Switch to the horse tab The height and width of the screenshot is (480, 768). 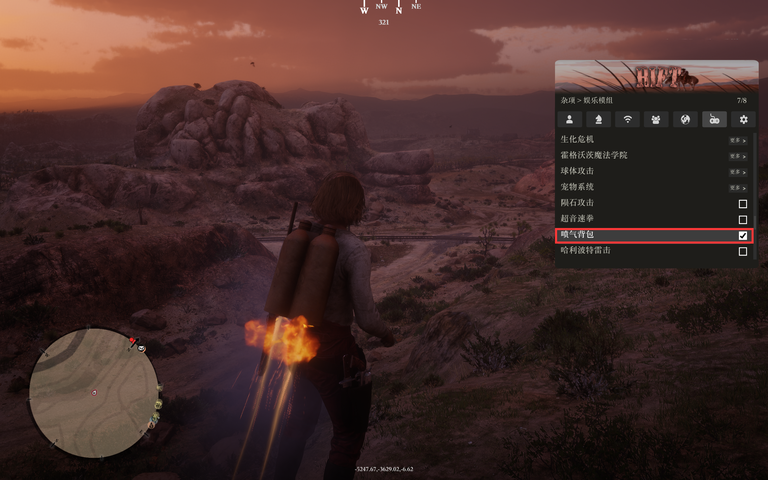click(598, 119)
